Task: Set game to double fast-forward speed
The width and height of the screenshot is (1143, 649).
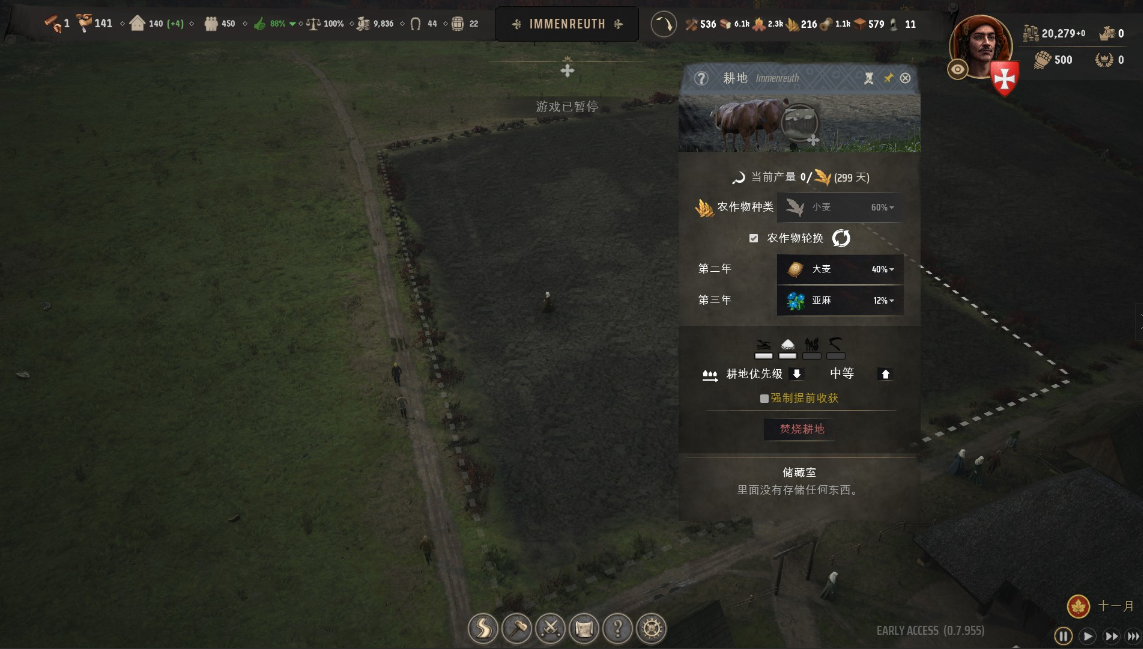Action: pyautogui.click(x=1111, y=636)
